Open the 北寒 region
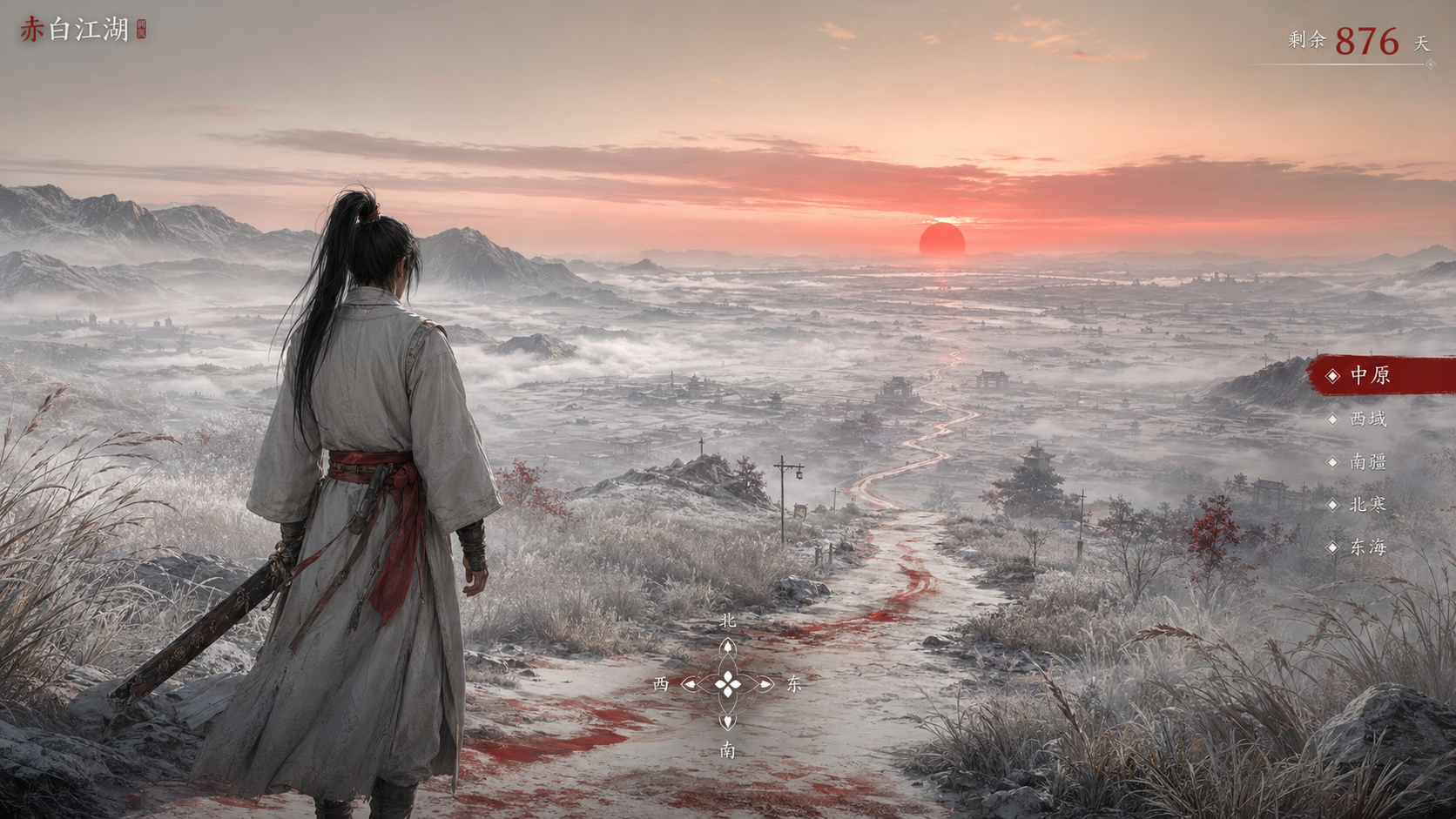This screenshot has width=1456, height=819. (1367, 504)
